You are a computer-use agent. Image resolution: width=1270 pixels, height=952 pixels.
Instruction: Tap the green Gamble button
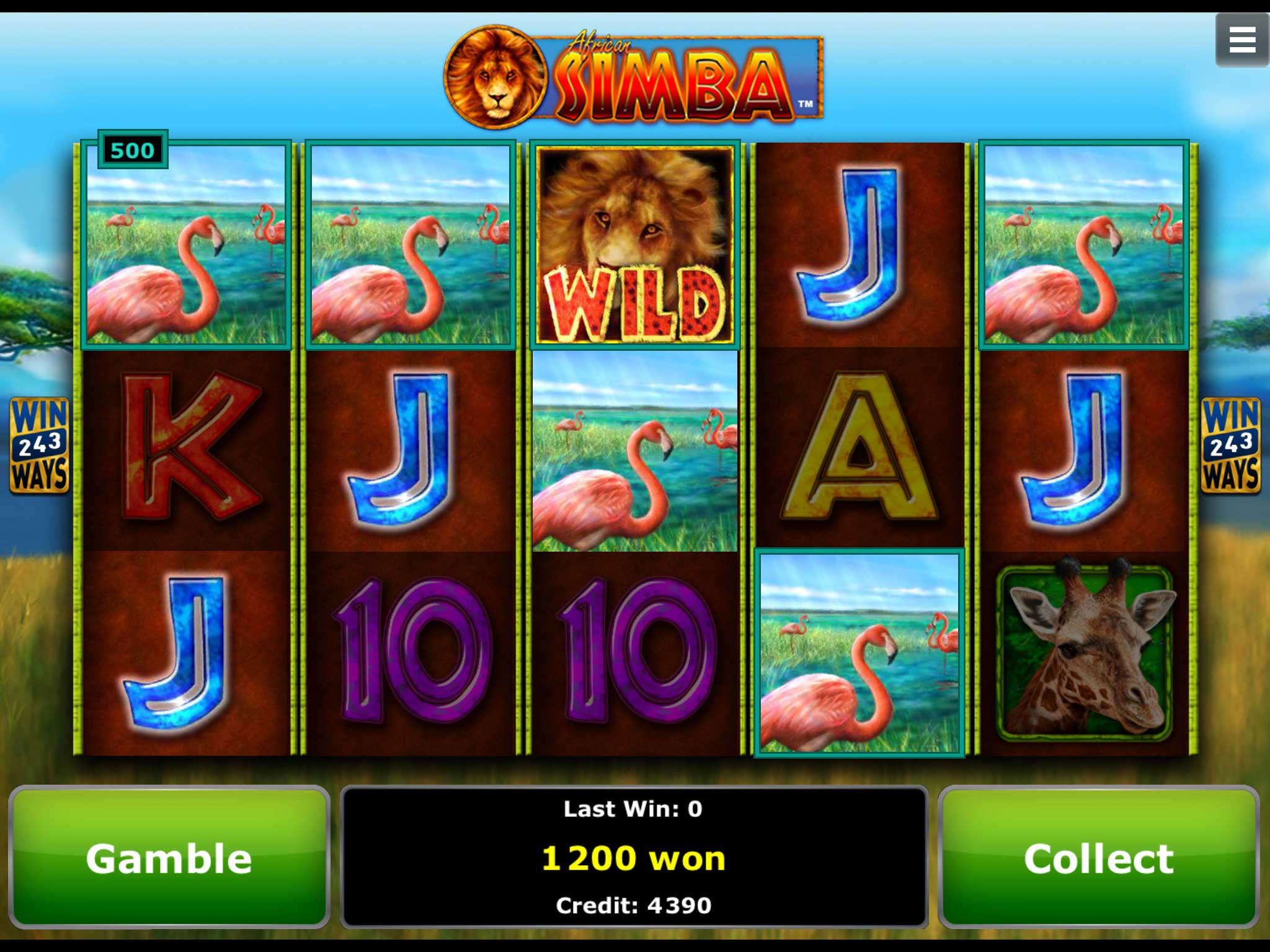point(169,858)
